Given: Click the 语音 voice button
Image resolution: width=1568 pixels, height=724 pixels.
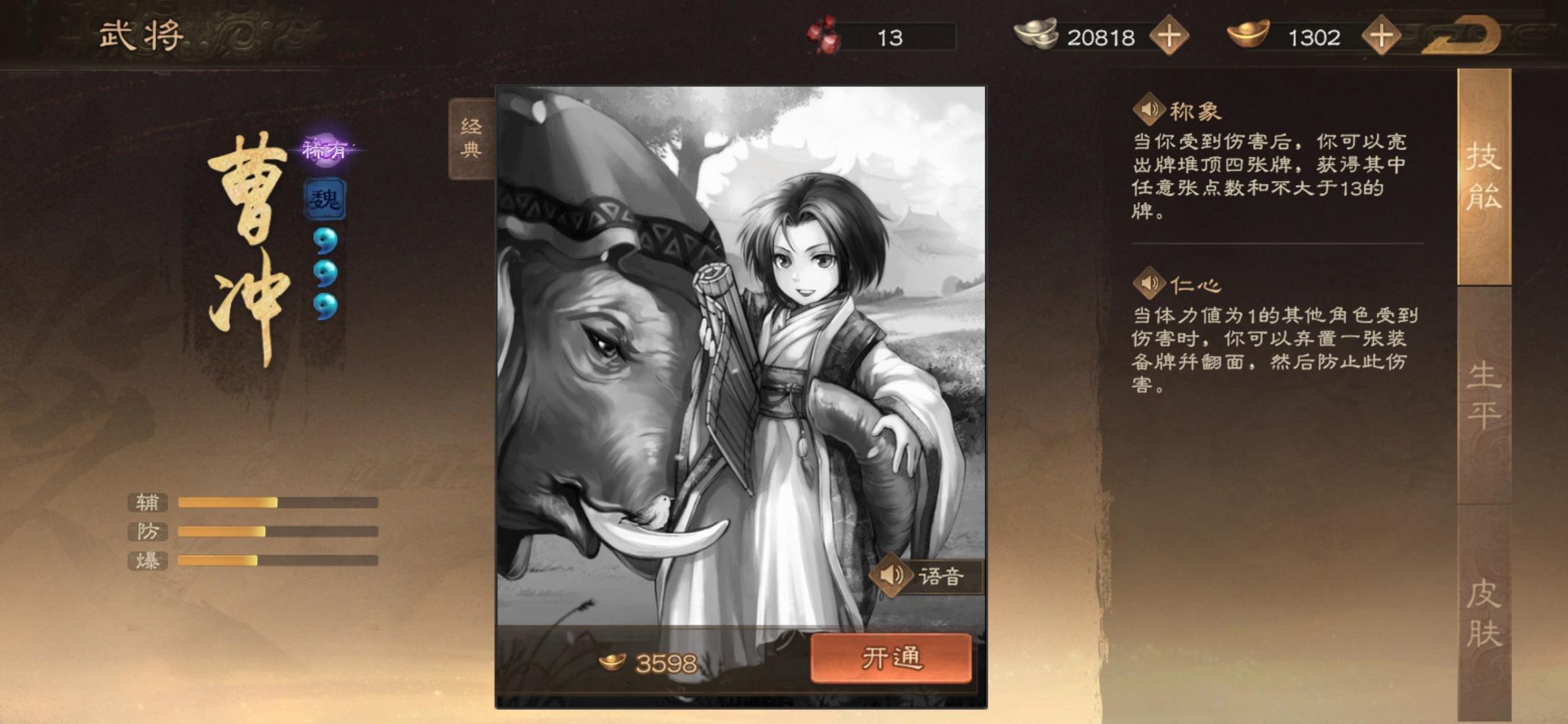Looking at the screenshot, I should (941, 577).
